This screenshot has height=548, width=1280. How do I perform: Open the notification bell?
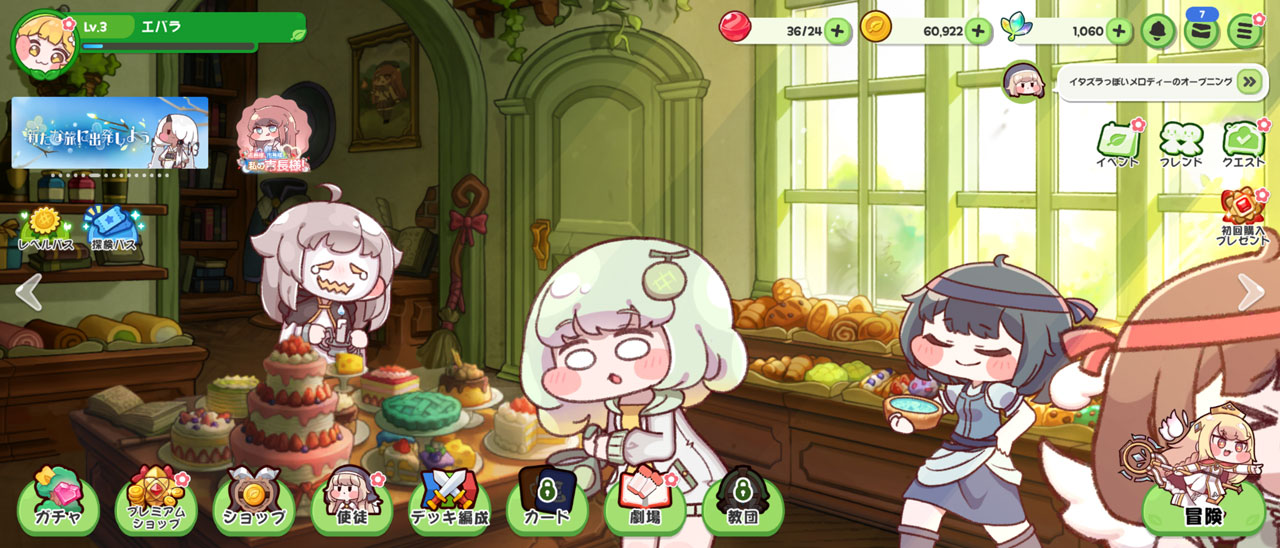(1158, 31)
